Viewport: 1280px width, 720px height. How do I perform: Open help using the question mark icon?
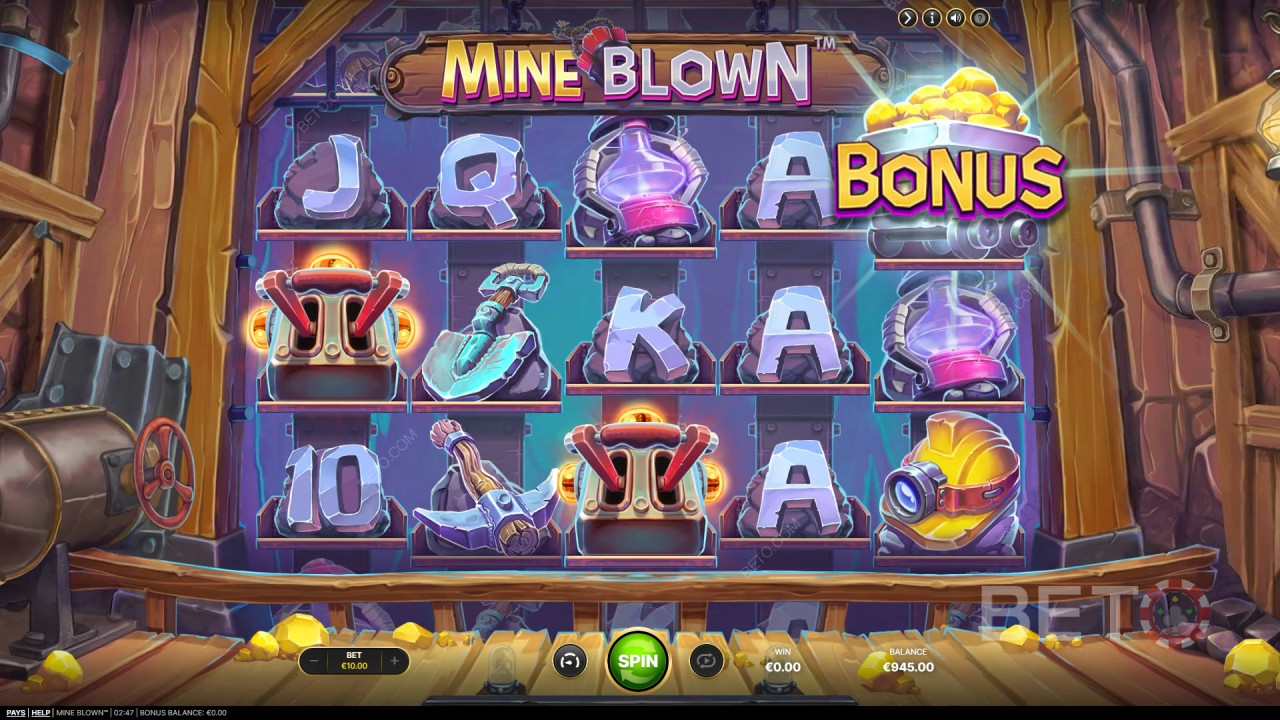click(x=979, y=17)
